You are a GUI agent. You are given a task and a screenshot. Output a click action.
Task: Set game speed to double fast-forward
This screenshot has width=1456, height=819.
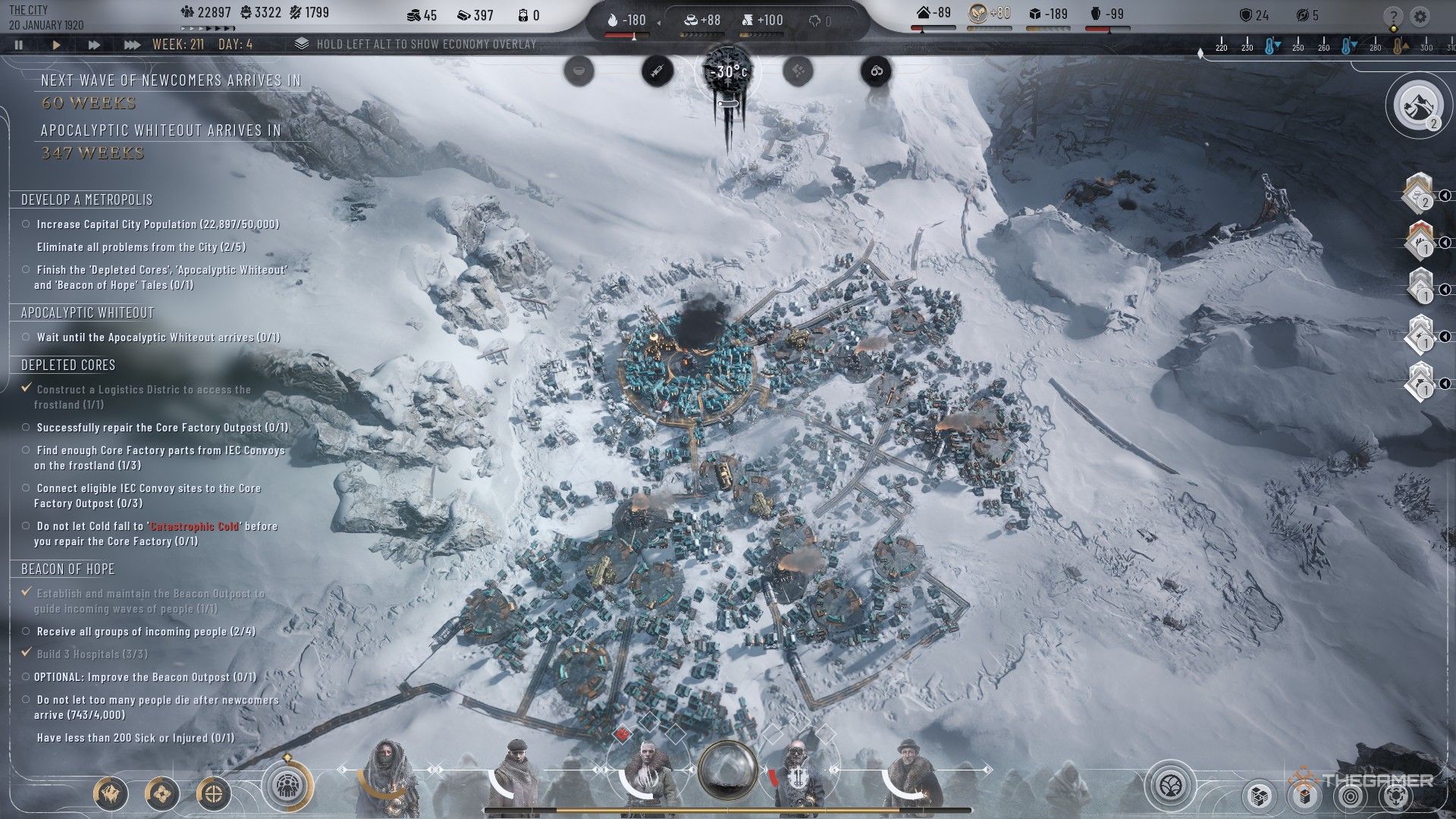click(x=94, y=45)
